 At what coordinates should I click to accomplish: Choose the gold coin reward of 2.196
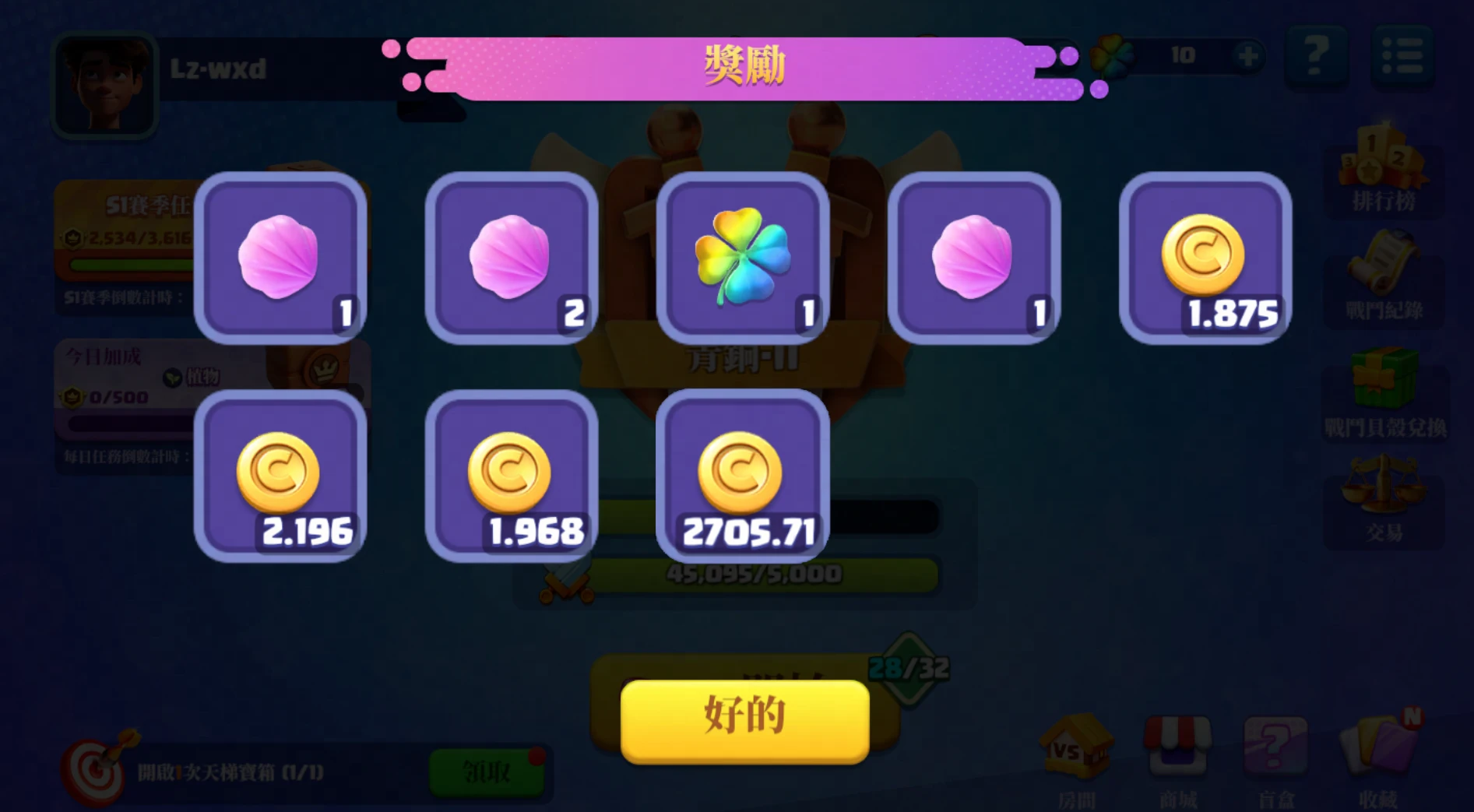(280, 476)
